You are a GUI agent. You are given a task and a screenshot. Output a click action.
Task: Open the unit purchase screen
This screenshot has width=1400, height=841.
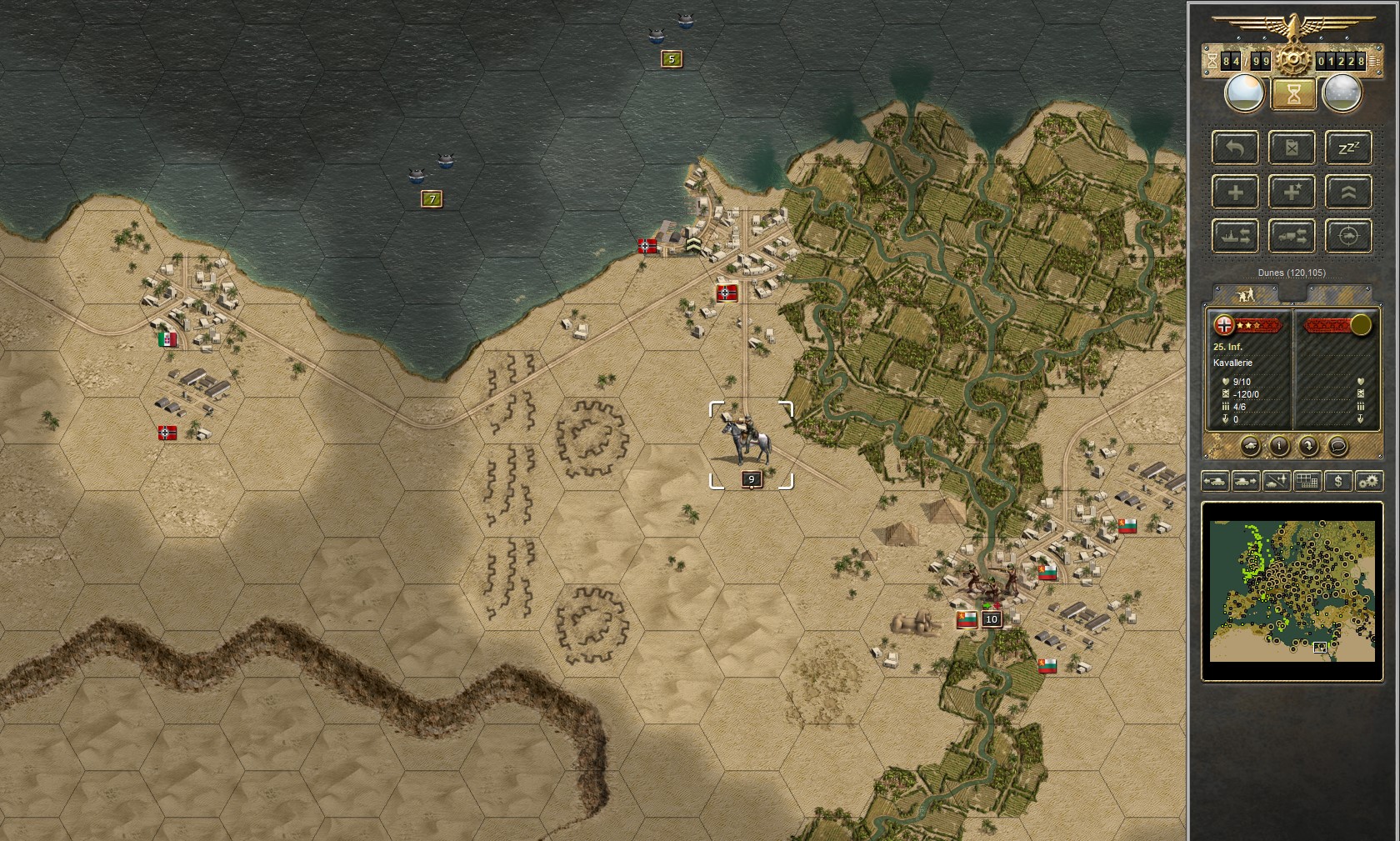pyautogui.click(x=1338, y=481)
